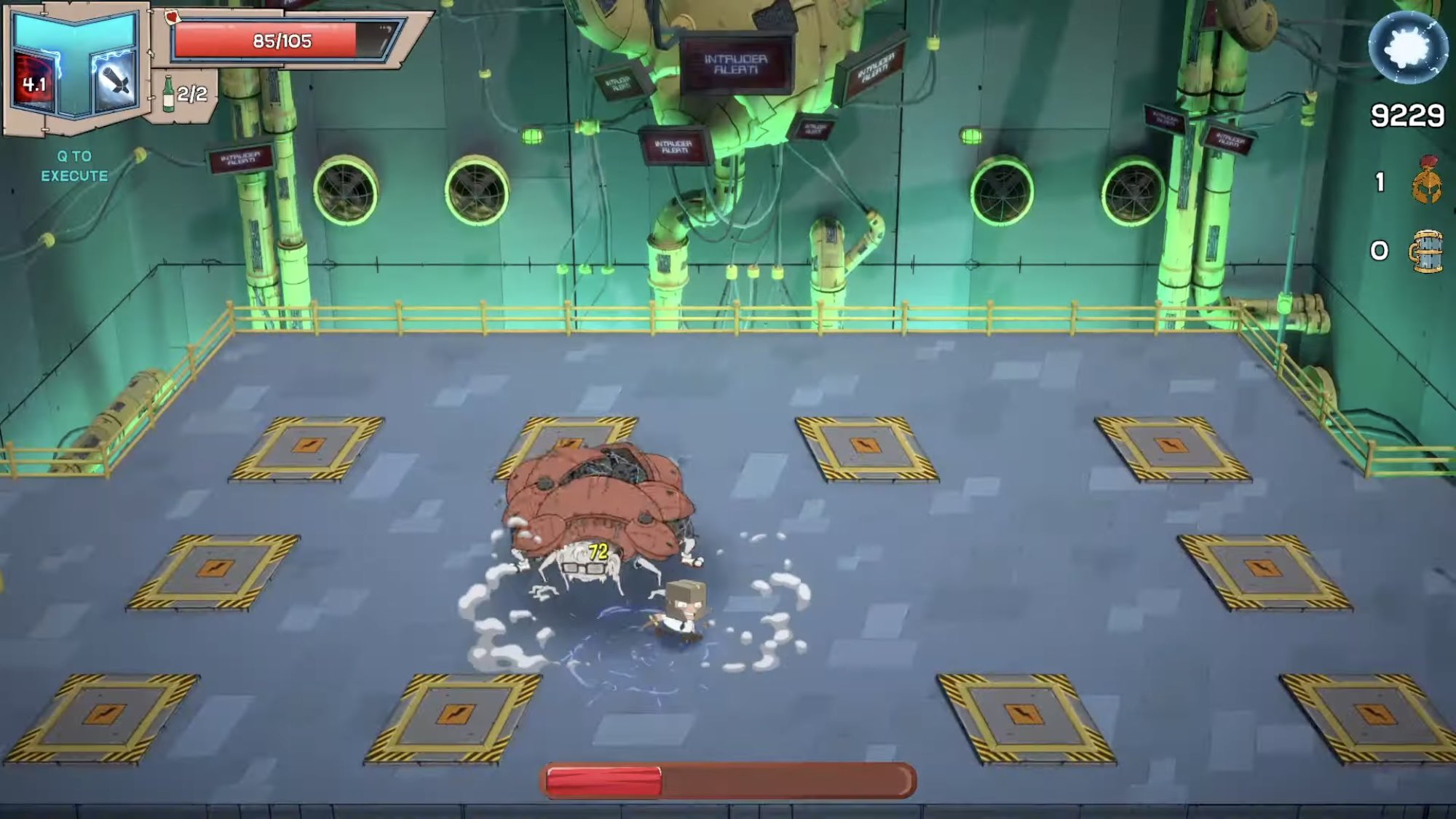
Task: Select the red ability showing 4.1 cooldown
Action: point(33,80)
